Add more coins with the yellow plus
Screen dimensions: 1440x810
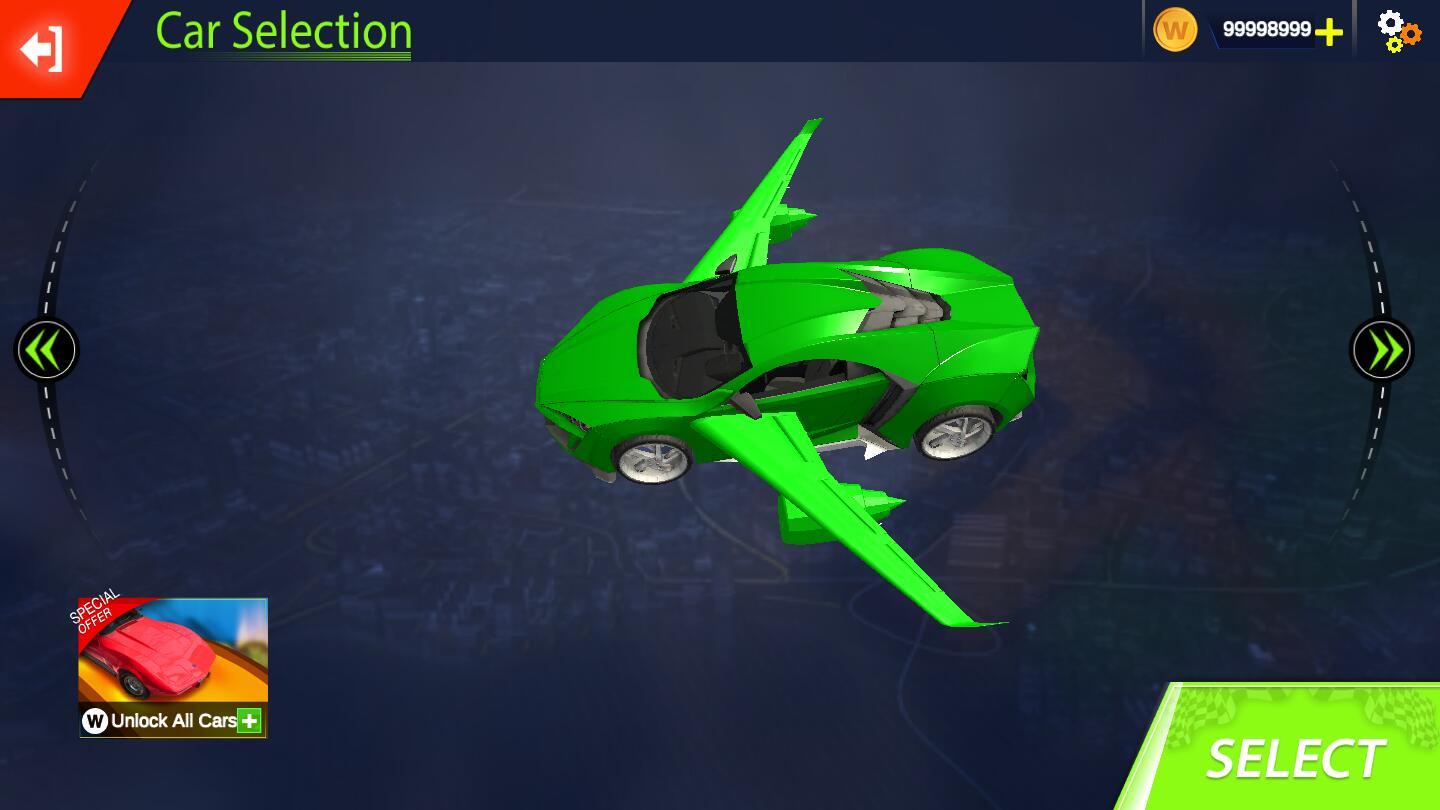(1329, 32)
